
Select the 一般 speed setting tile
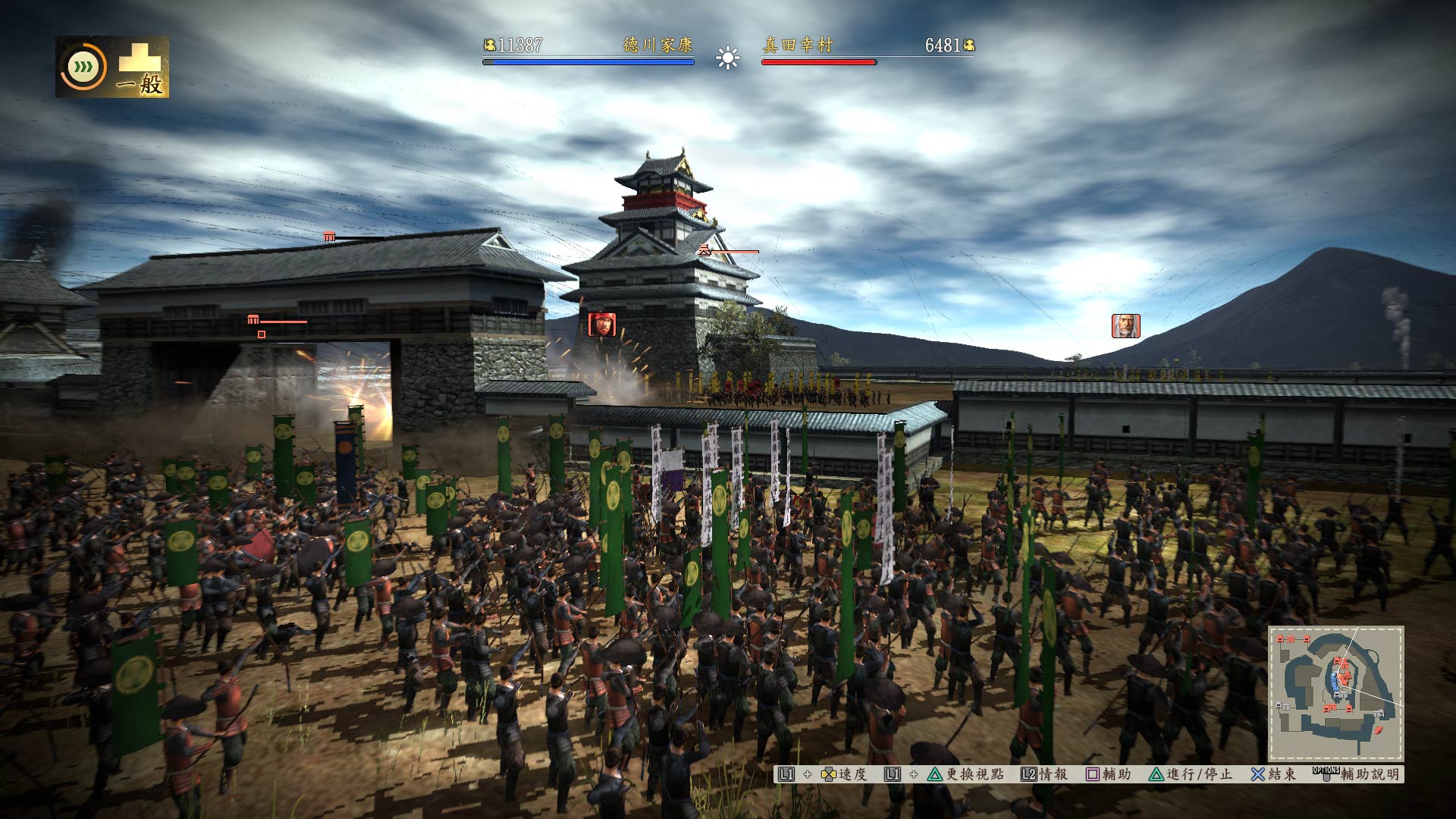pyautogui.click(x=141, y=68)
